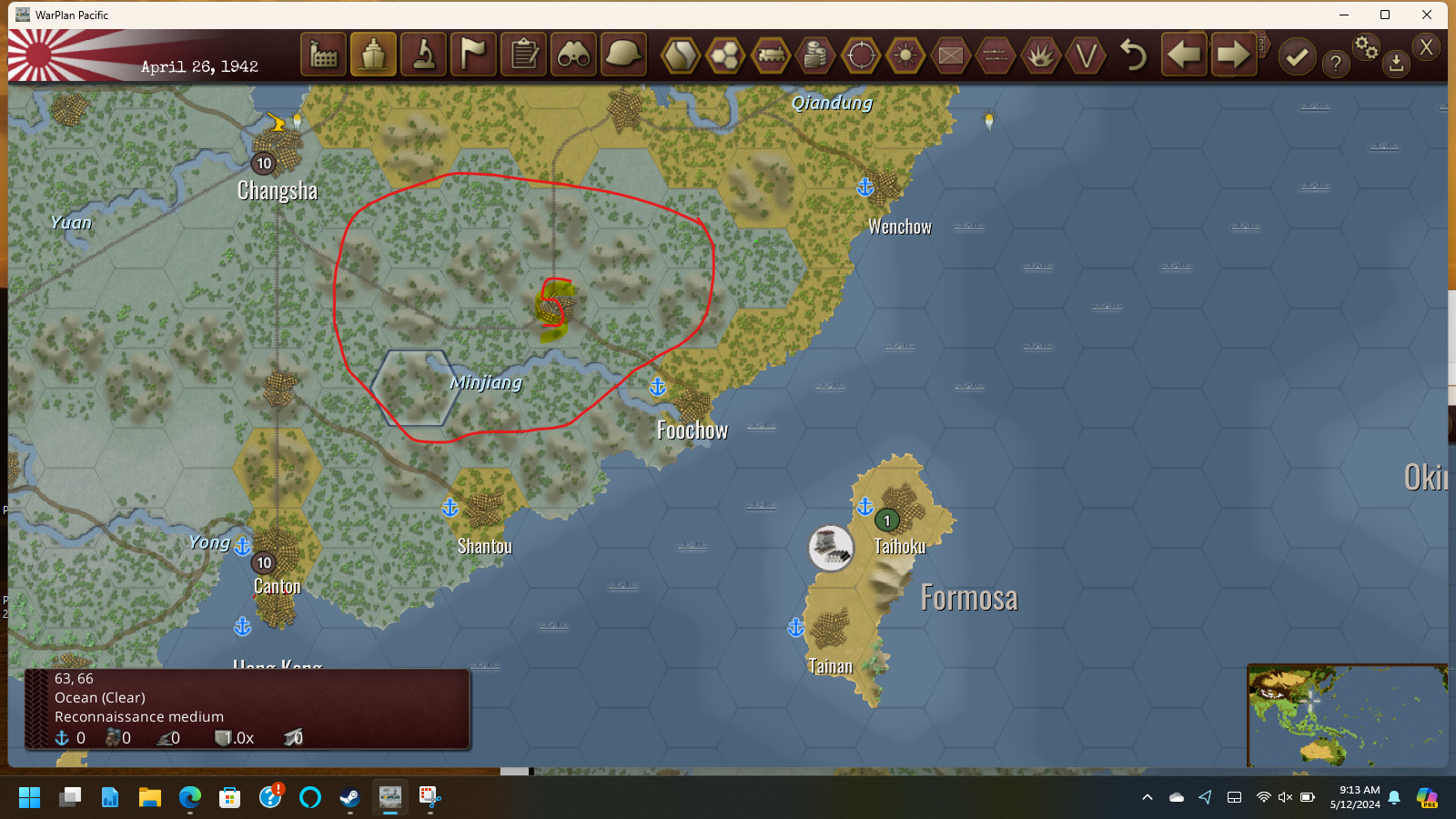The height and width of the screenshot is (819, 1456).
Task: Click the save download icon near settings
Action: pyautogui.click(x=1395, y=66)
